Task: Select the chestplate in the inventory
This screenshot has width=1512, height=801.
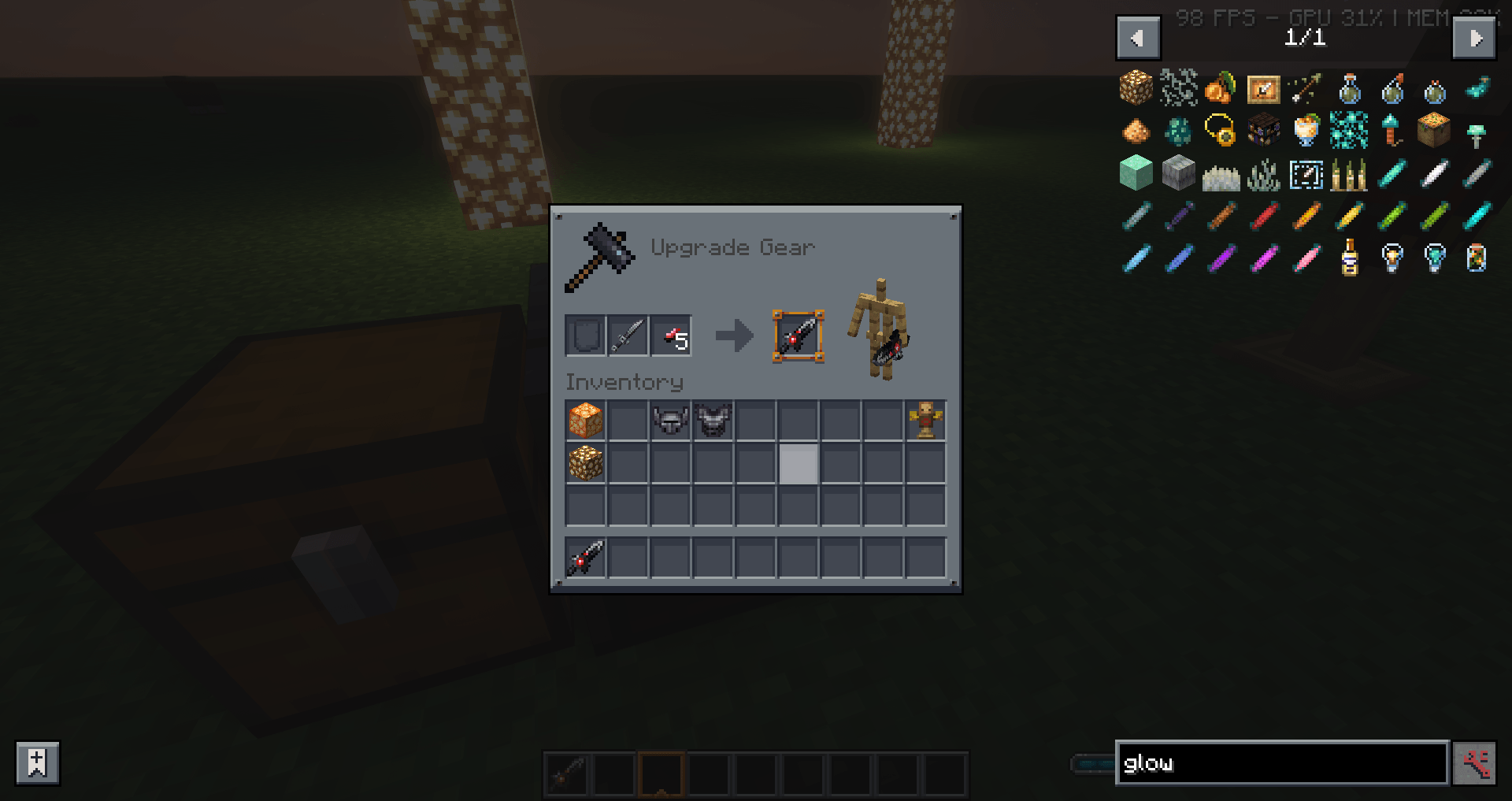Action: (713, 420)
